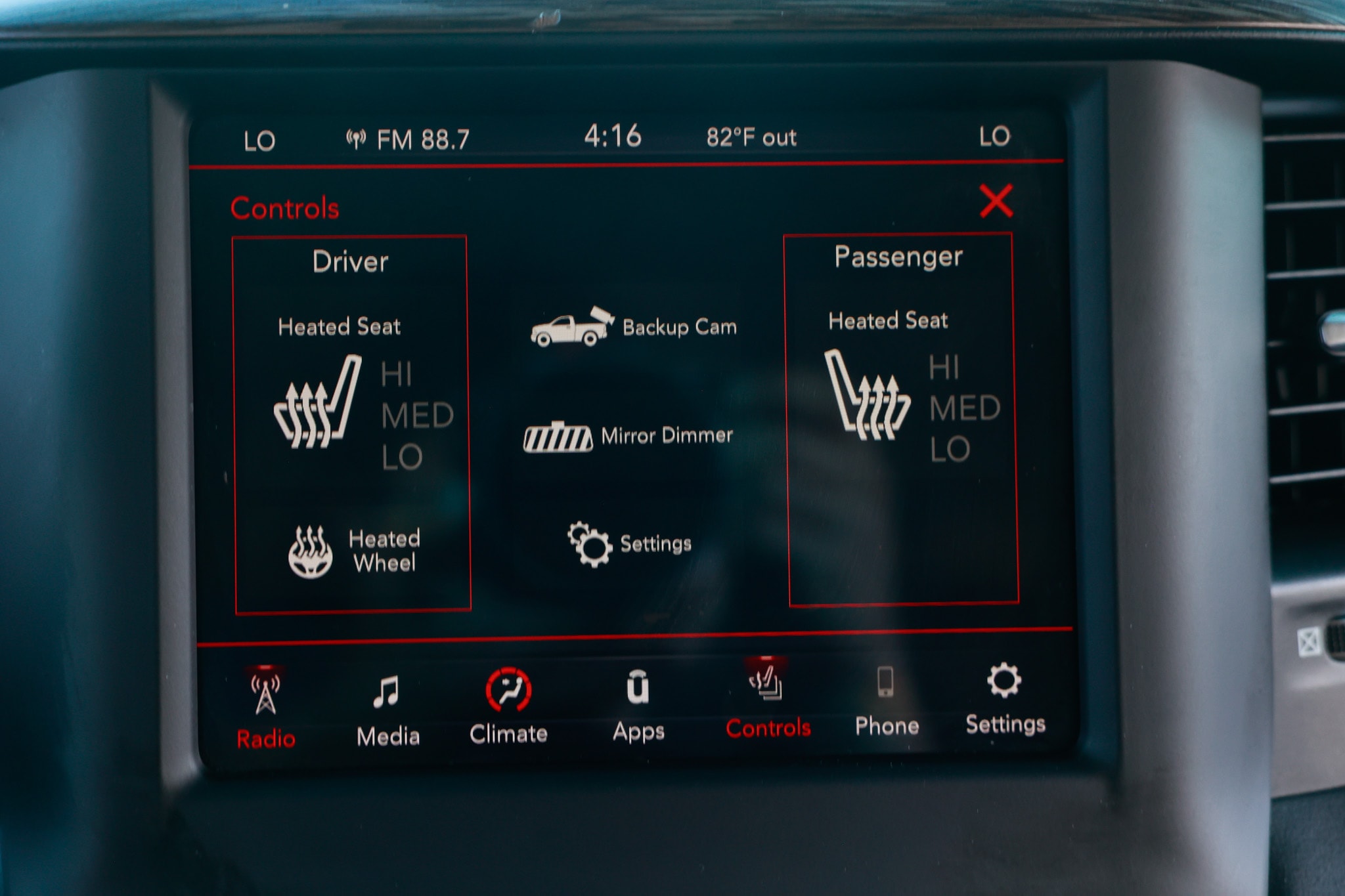Choose the Settings tab in bottom bar
This screenshot has width=1345, height=896.
pyautogui.click(x=1005, y=698)
